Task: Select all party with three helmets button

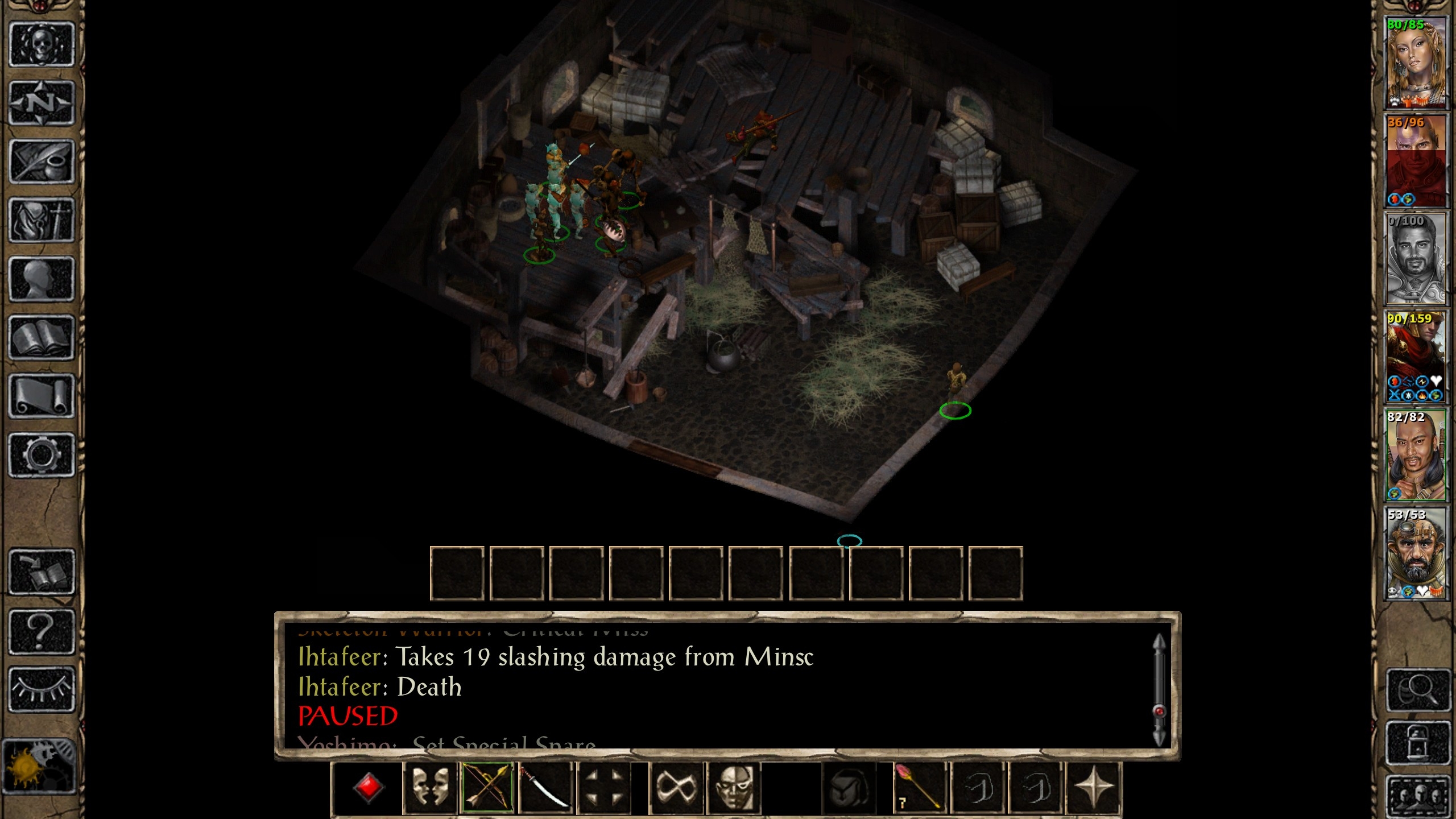Action: pyautogui.click(x=1417, y=794)
